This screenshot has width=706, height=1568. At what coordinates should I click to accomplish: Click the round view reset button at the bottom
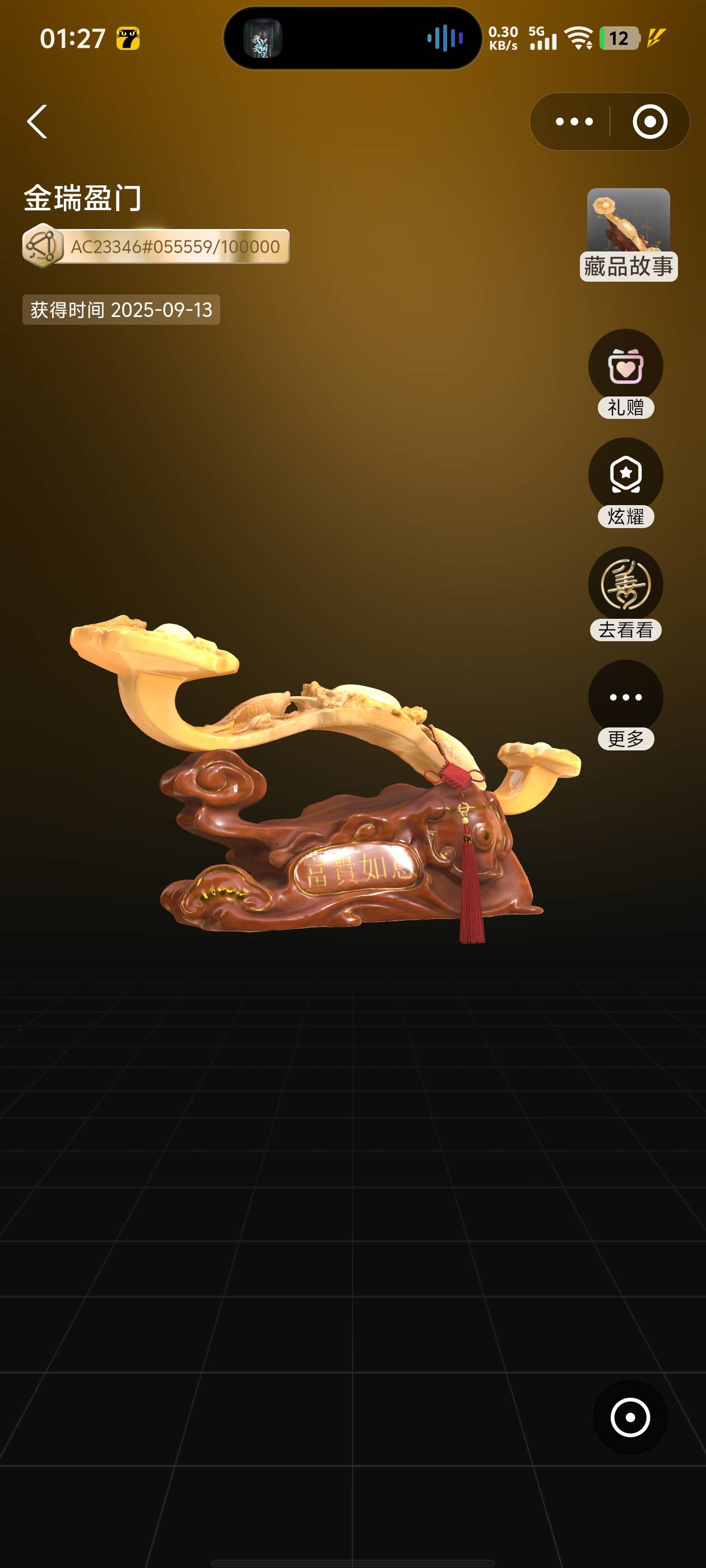point(630,1418)
